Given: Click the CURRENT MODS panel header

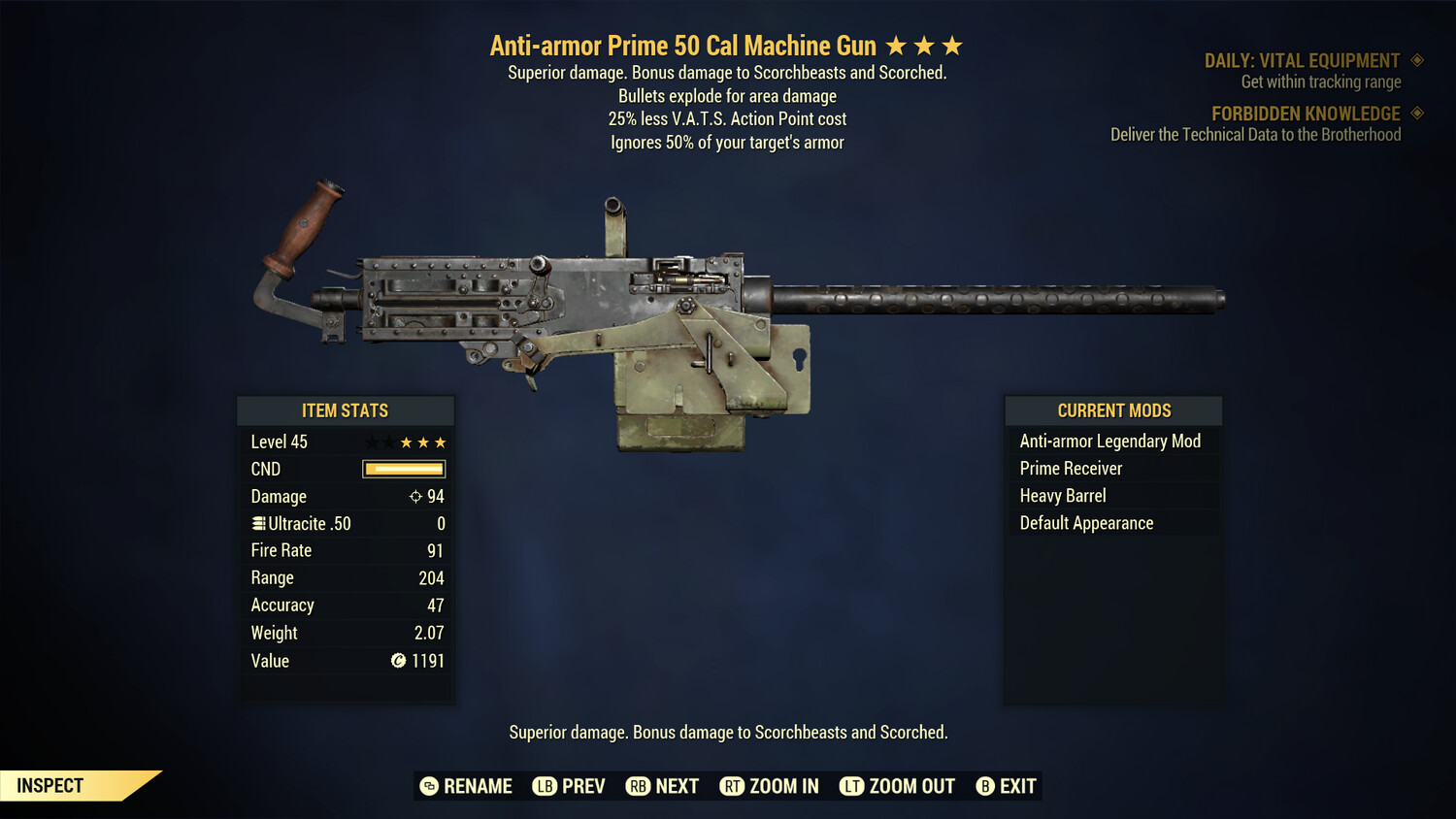Looking at the screenshot, I should pos(1112,410).
